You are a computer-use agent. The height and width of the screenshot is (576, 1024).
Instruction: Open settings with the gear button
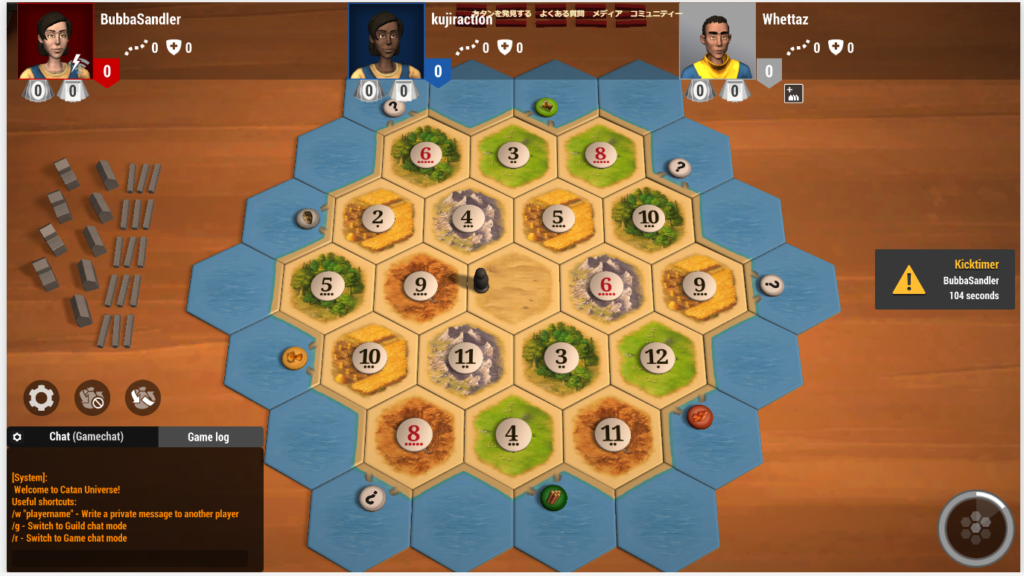pyautogui.click(x=41, y=398)
